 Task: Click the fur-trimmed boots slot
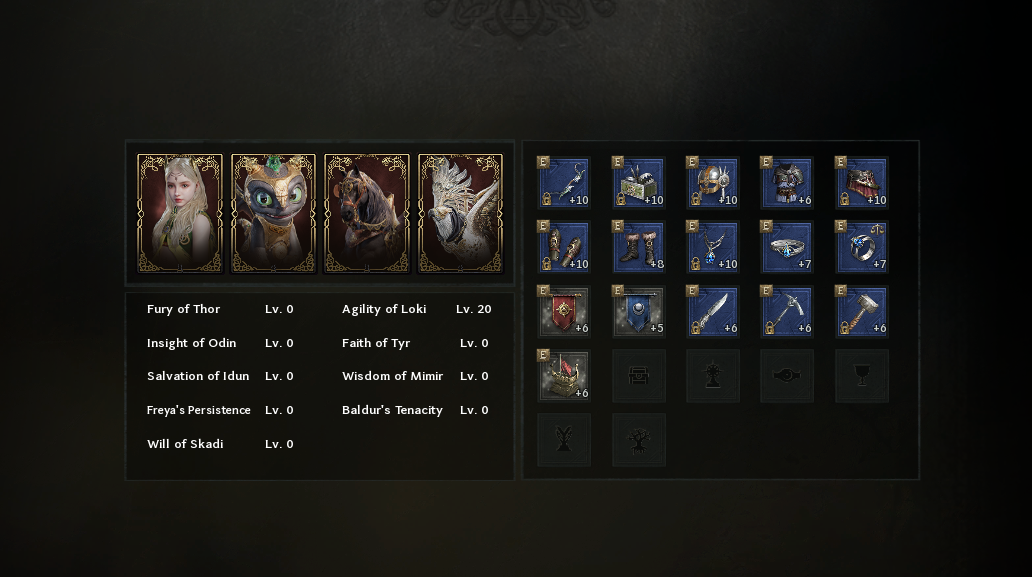click(x=638, y=247)
